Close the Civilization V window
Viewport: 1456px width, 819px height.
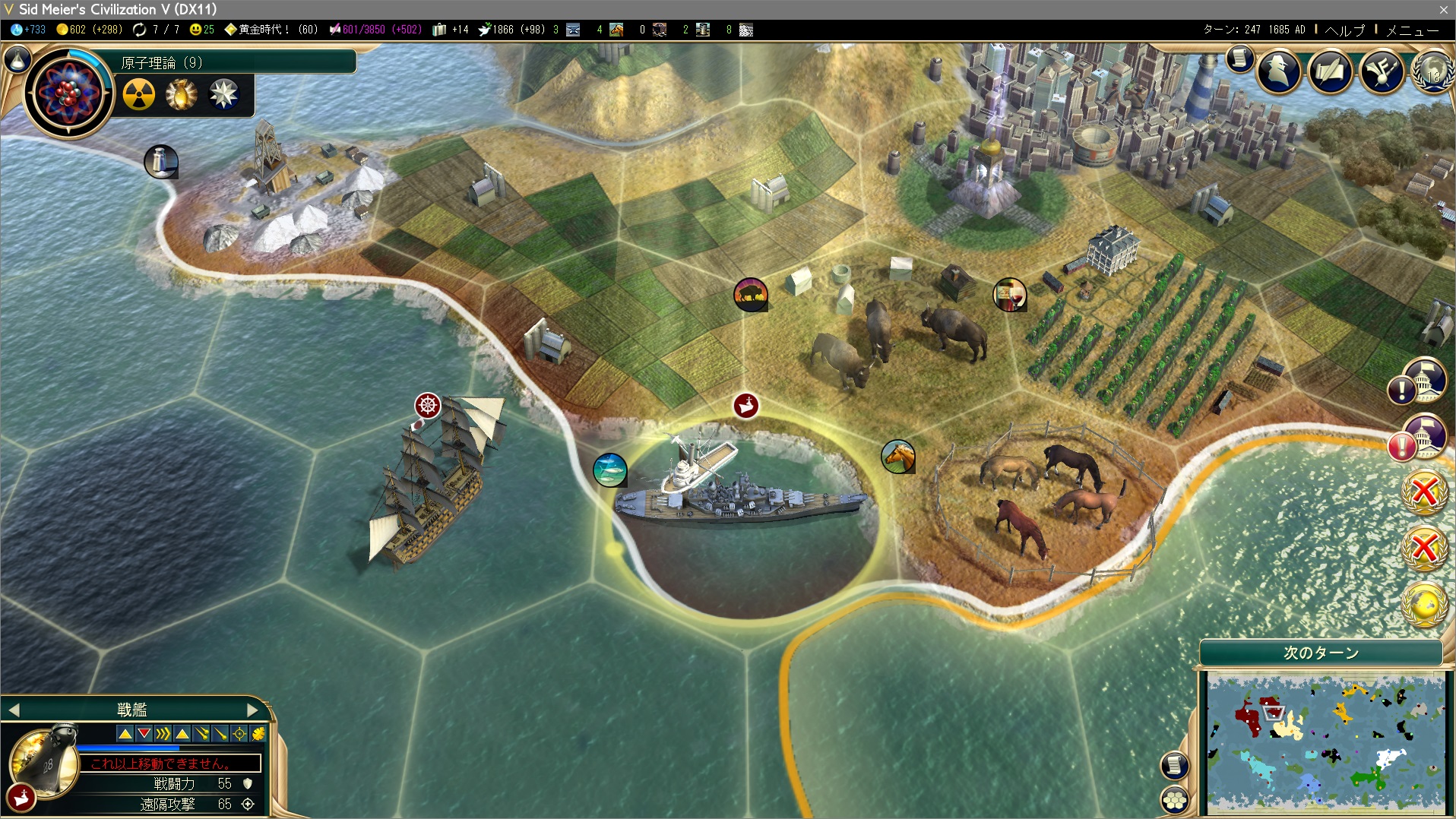pos(1443,9)
